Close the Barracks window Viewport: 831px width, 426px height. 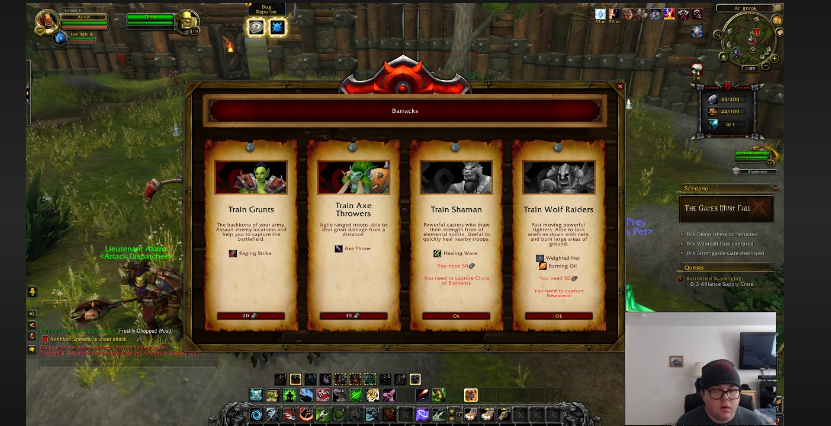pyautogui.click(x=619, y=87)
